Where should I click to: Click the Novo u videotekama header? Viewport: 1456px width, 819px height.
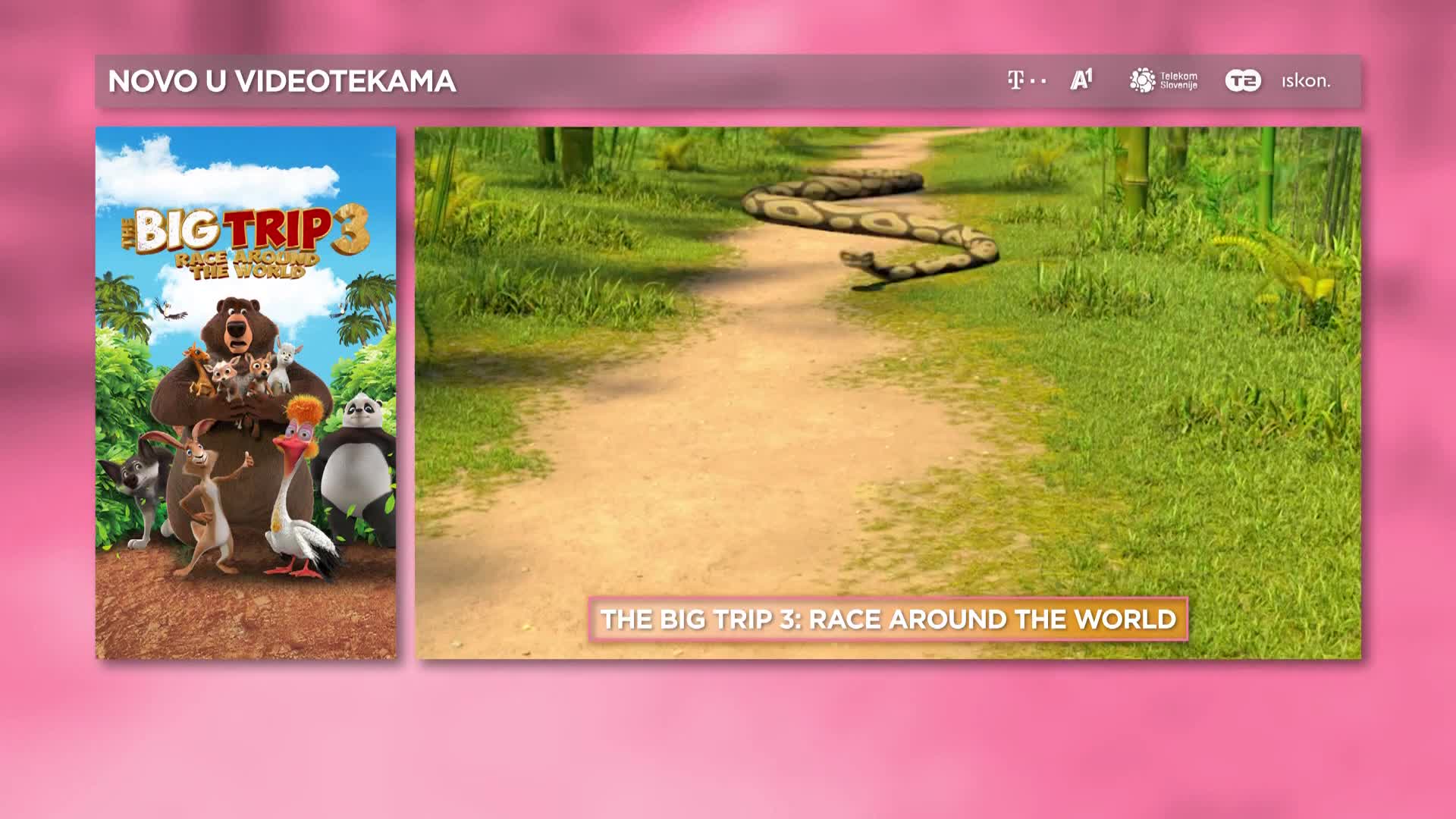click(x=282, y=81)
